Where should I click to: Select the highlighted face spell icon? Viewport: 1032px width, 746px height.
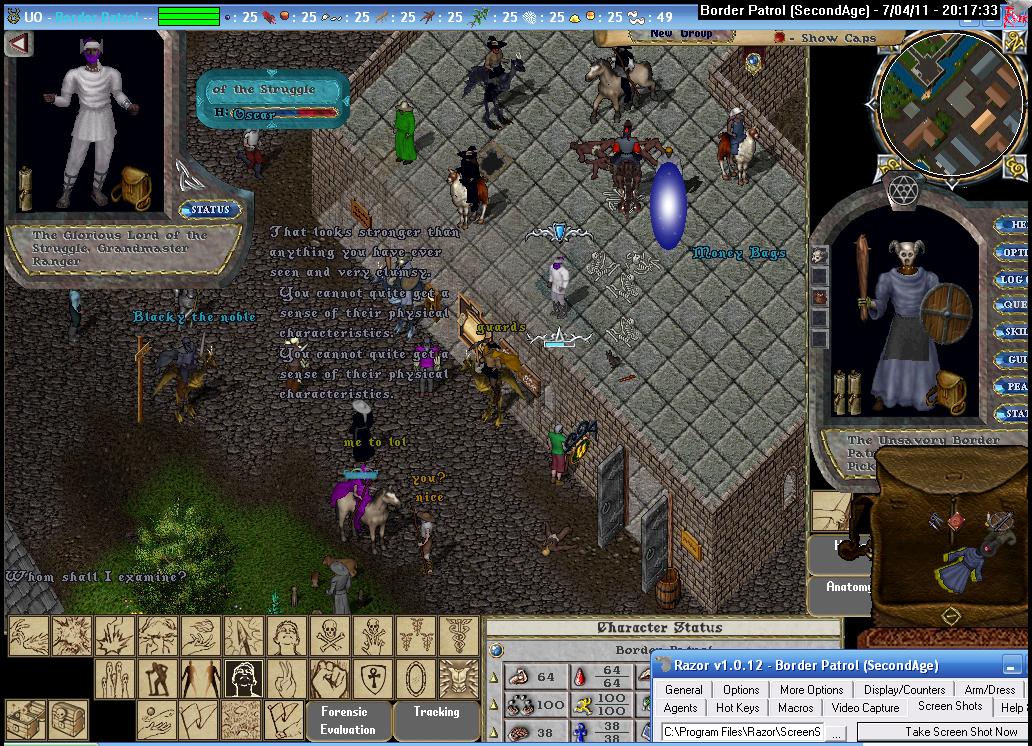(243, 679)
